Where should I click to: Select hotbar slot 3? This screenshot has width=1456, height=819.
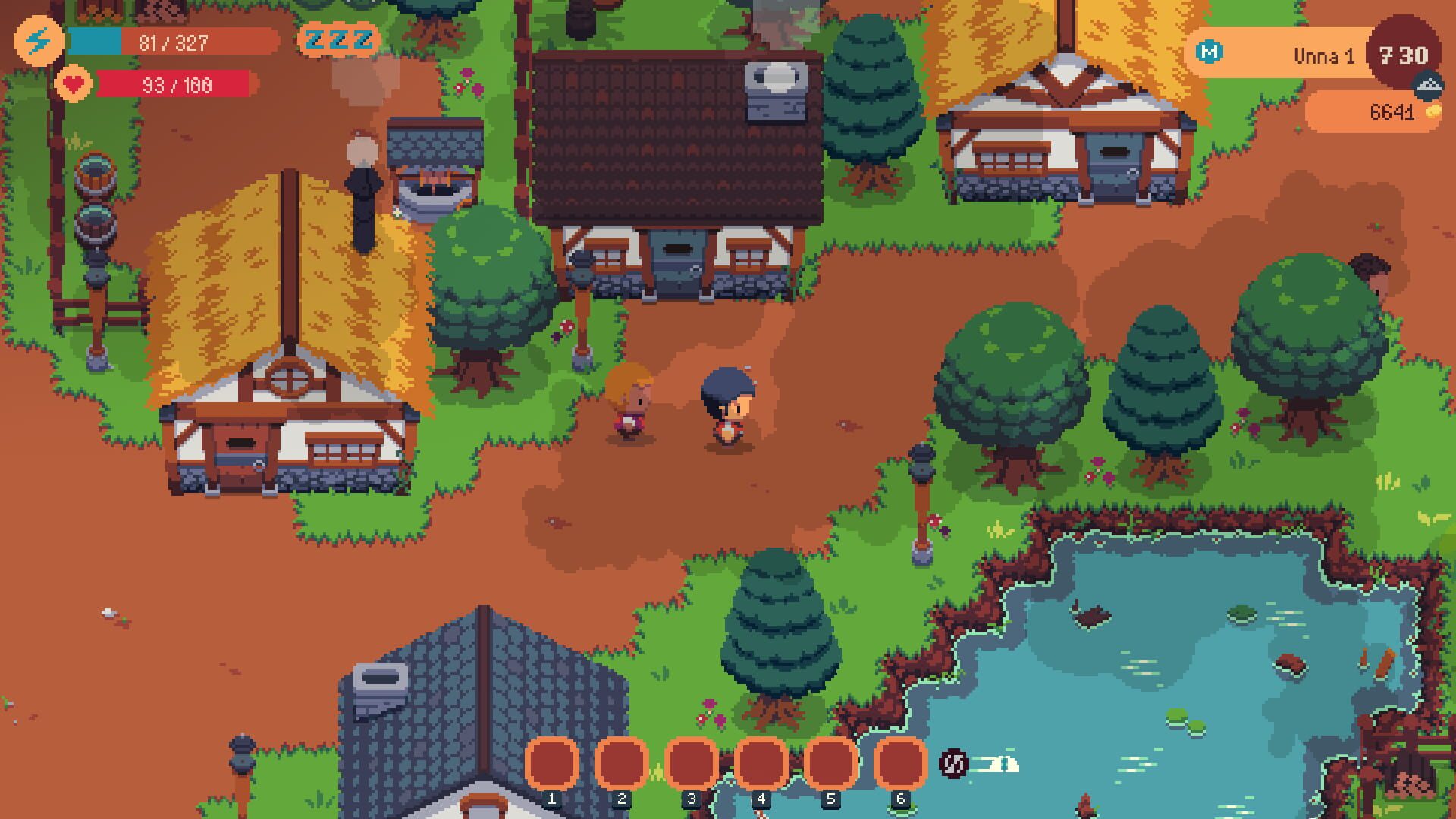692,764
